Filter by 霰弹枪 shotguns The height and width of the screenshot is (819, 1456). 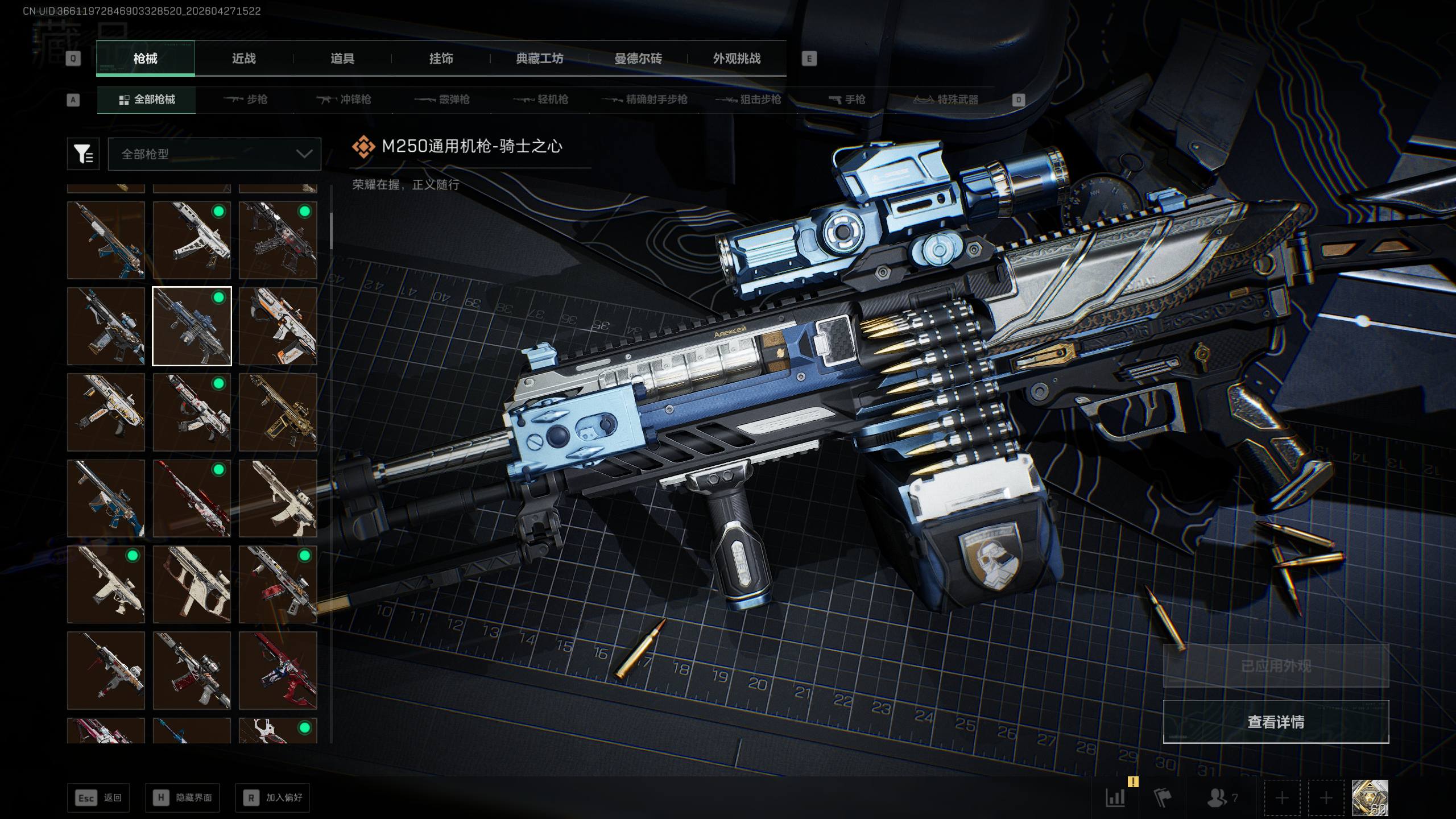click(x=442, y=100)
